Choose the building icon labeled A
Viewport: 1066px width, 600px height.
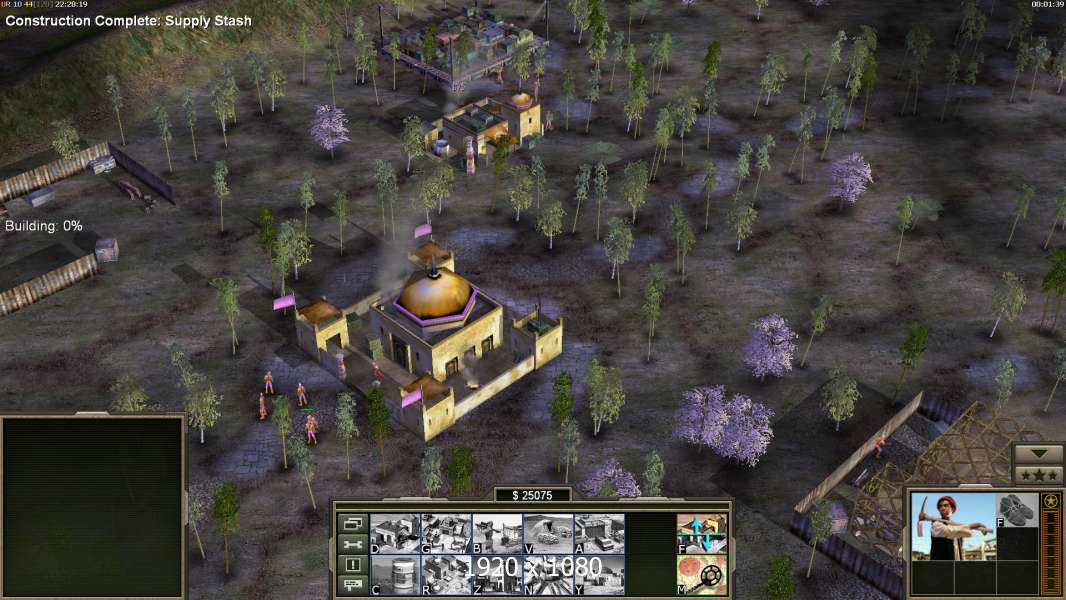pyautogui.click(x=599, y=534)
